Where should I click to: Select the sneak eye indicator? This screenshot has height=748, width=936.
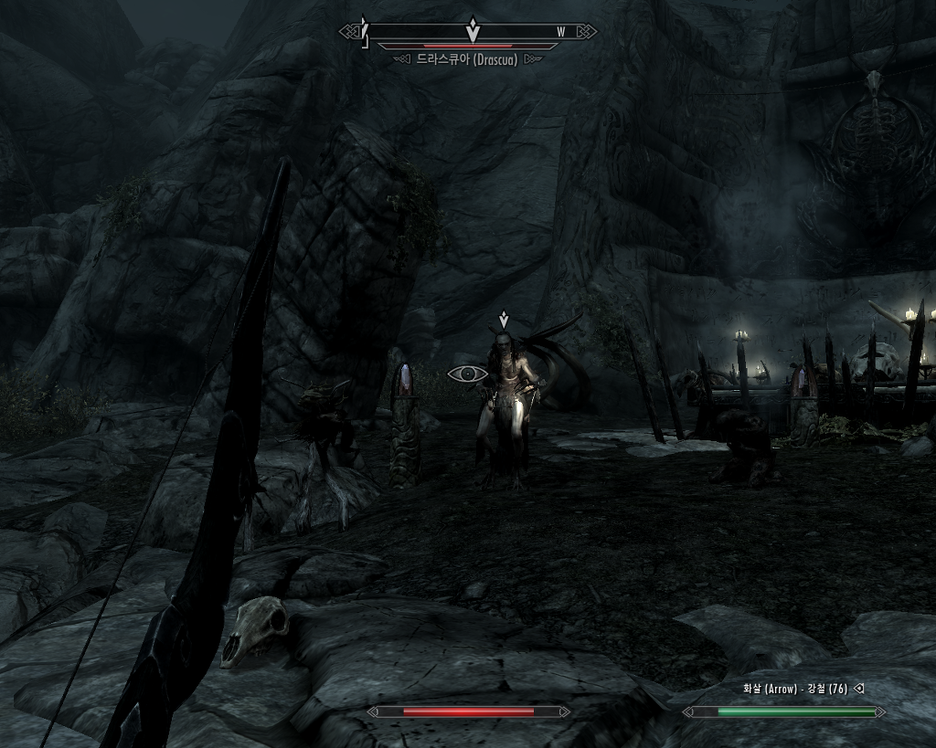(x=467, y=374)
